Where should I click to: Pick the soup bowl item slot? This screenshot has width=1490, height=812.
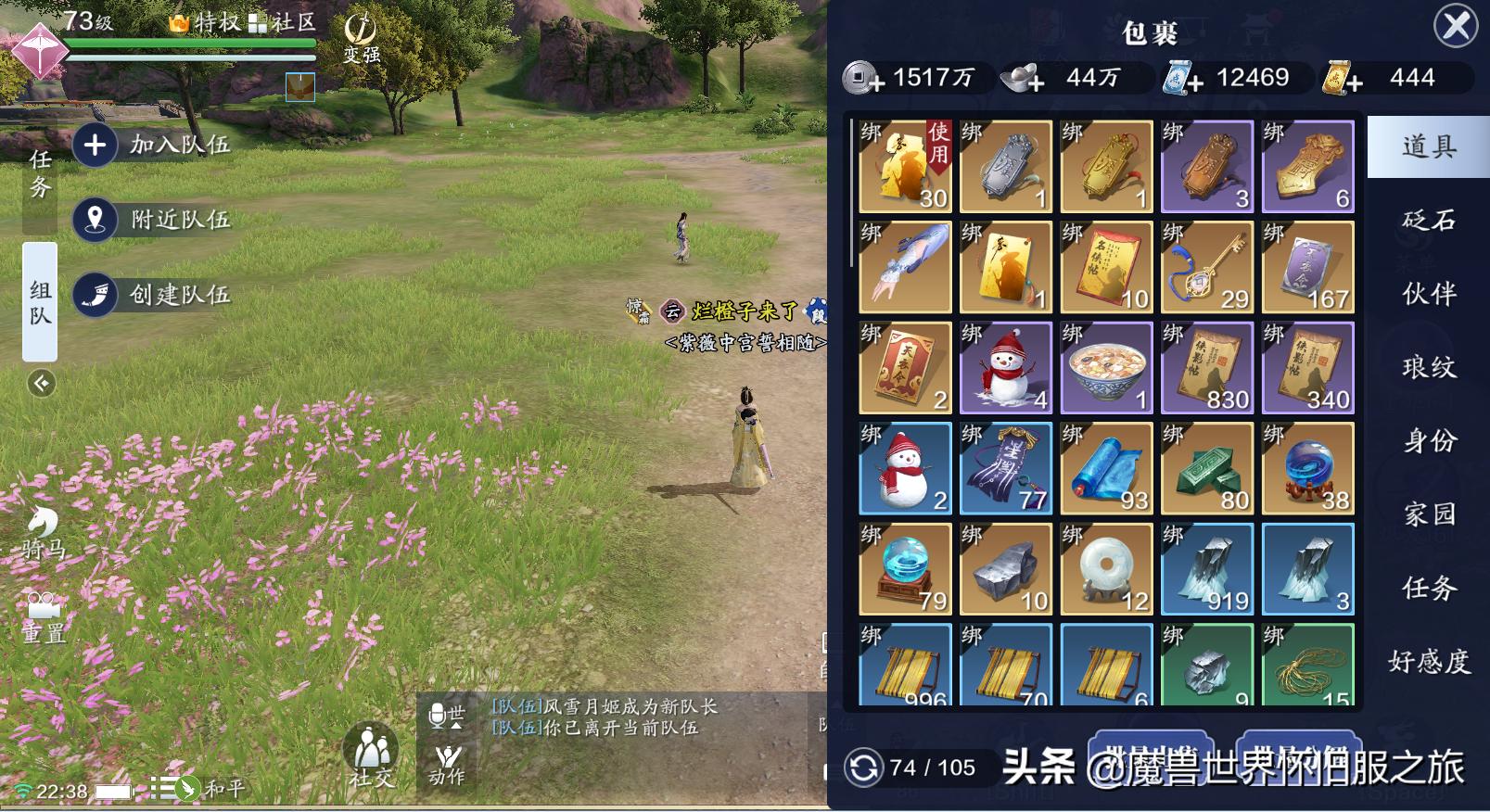coord(1106,368)
